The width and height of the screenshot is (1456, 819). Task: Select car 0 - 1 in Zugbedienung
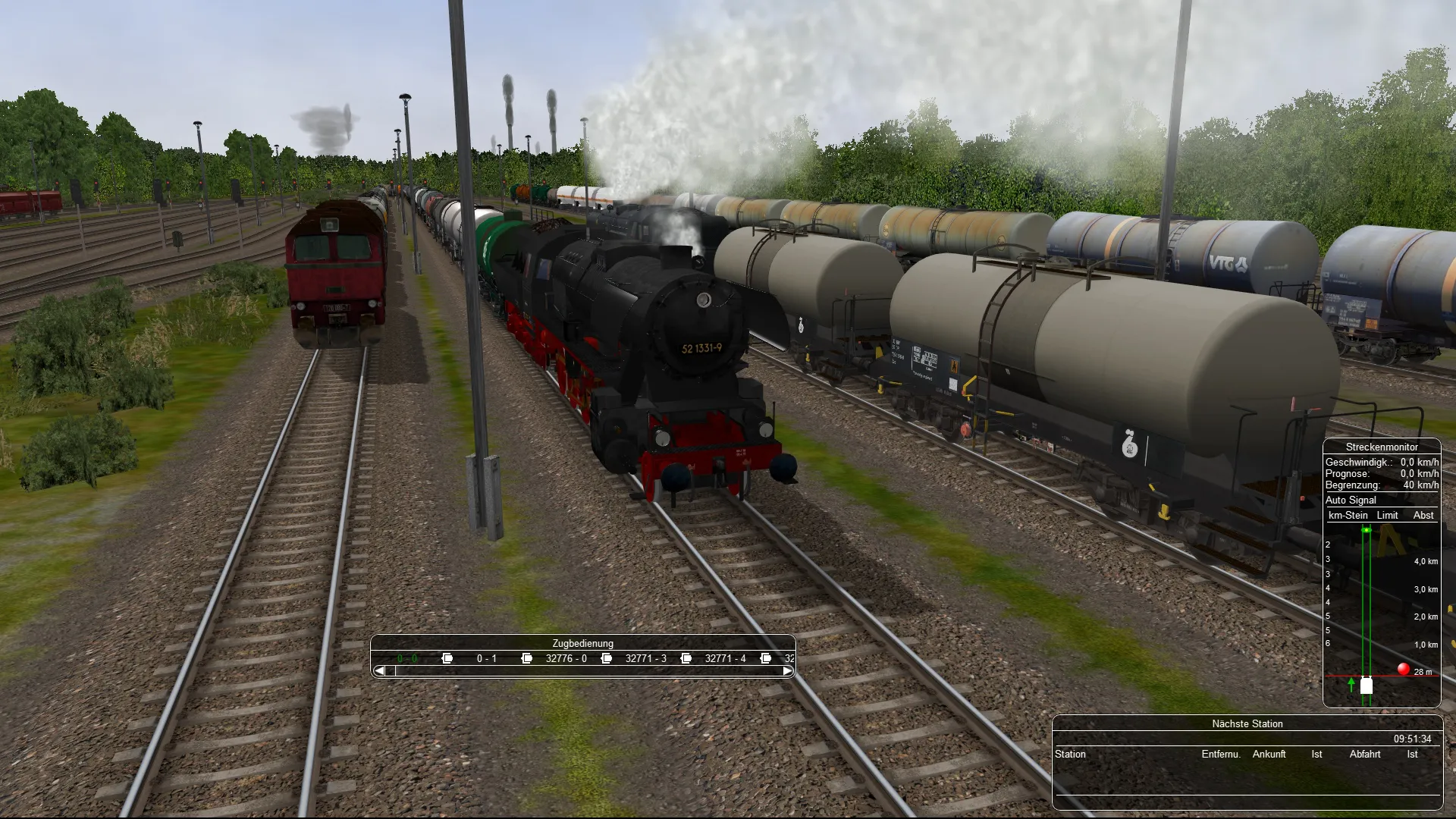486,658
